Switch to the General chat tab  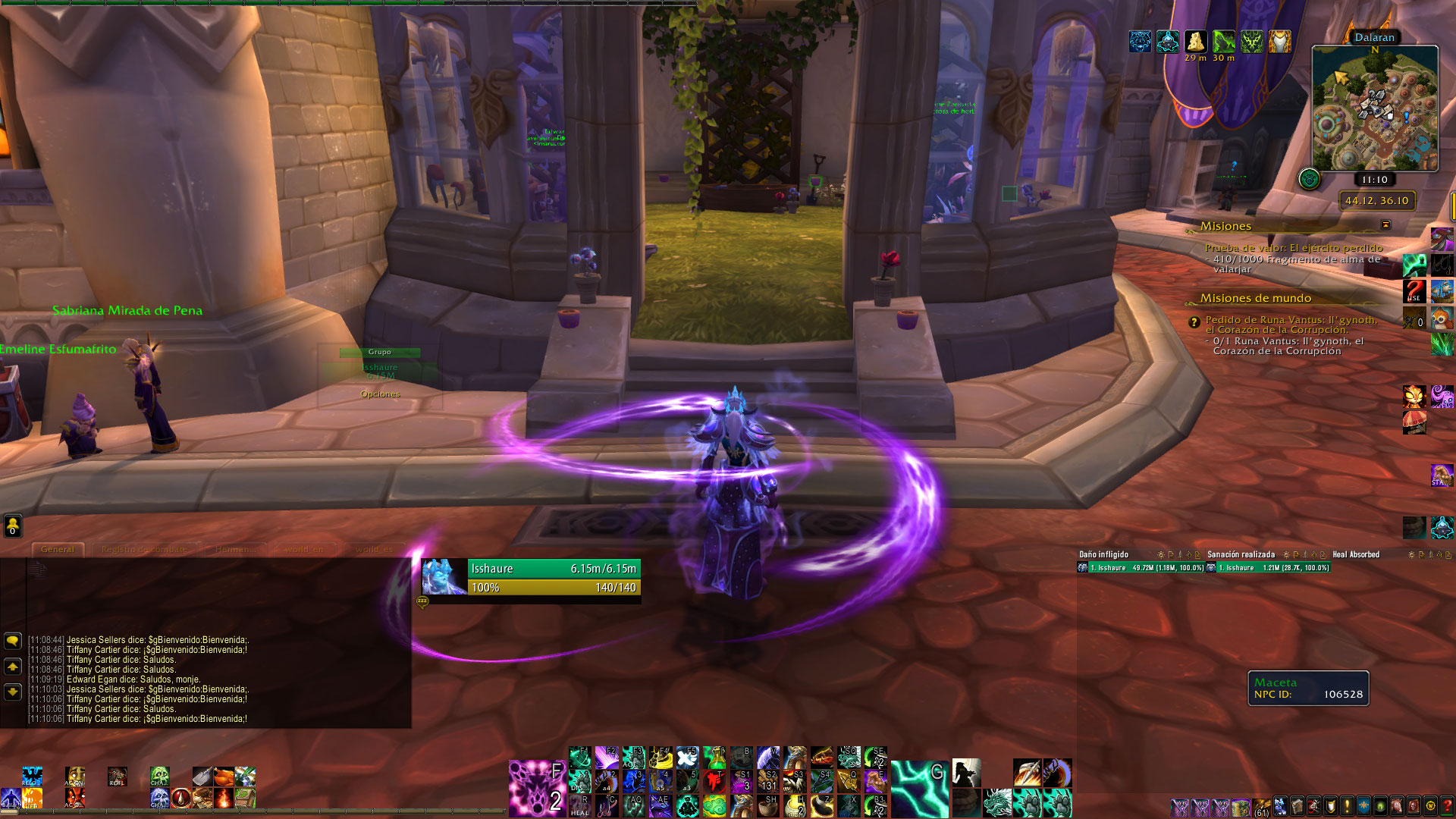[x=58, y=549]
